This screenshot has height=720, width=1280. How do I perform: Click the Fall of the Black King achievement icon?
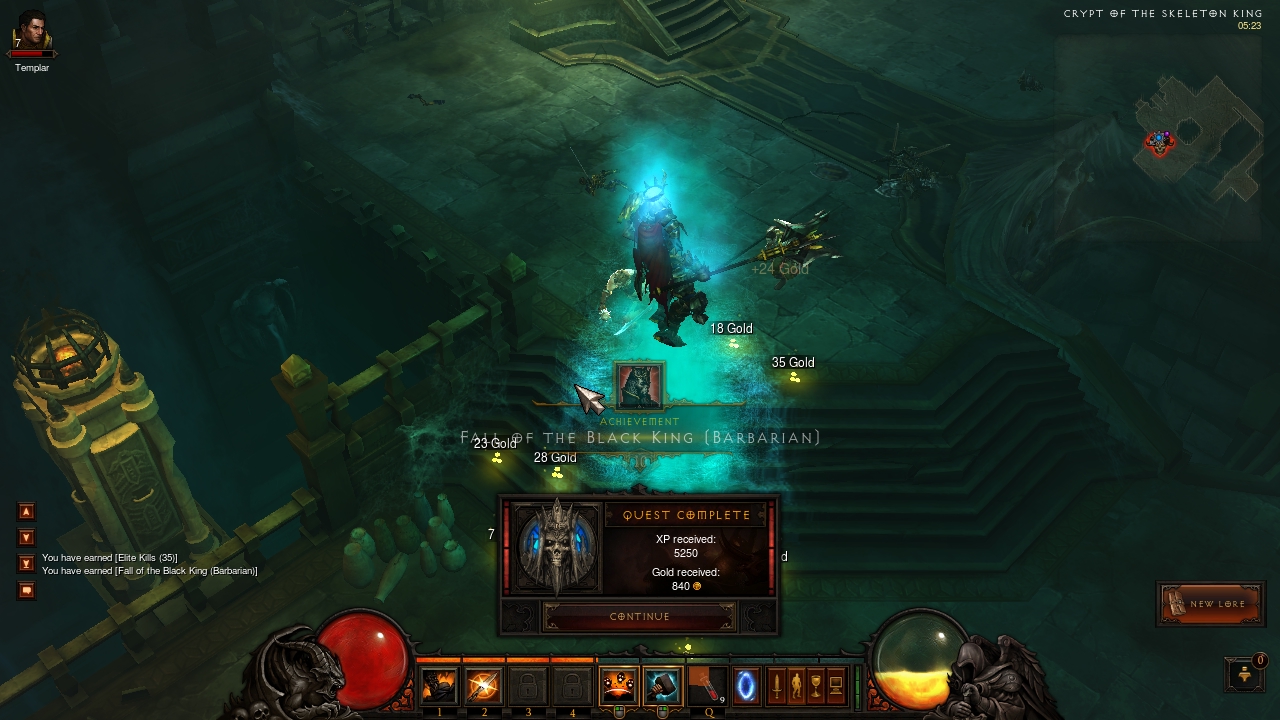(x=639, y=386)
